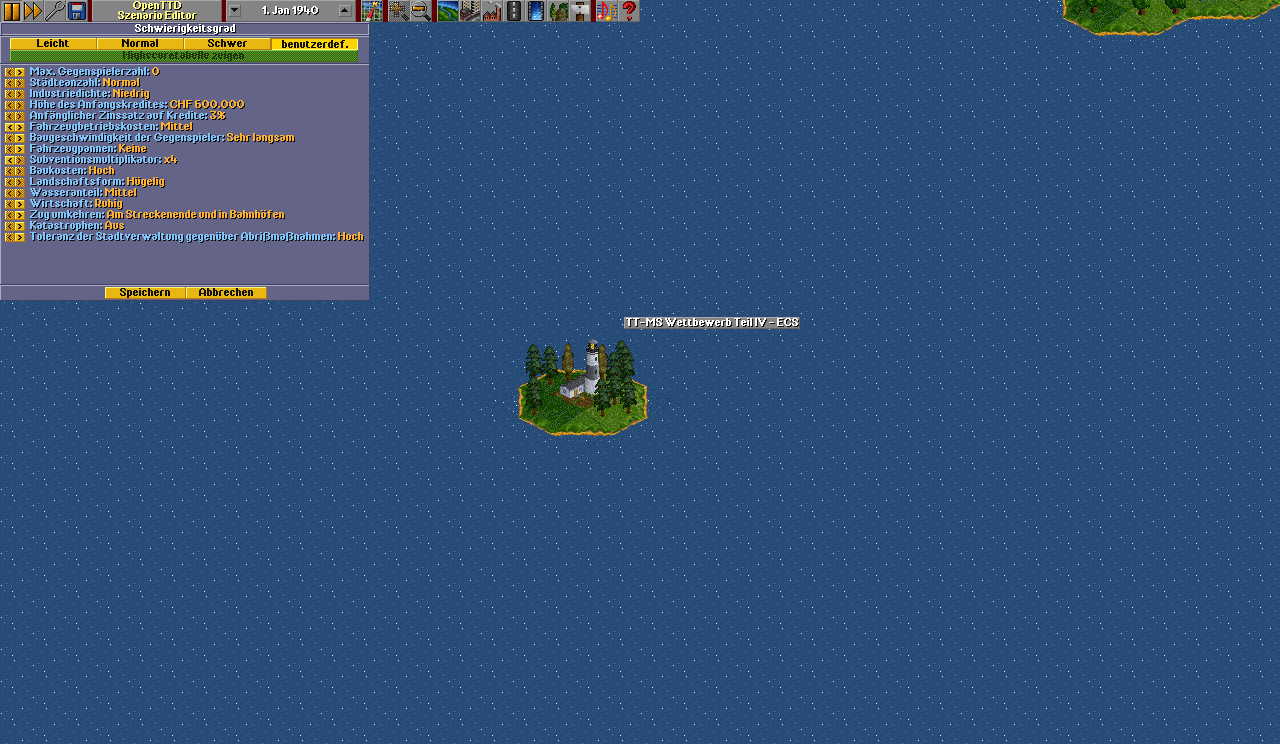Open the floppy disk save menu
This screenshot has width=1280, height=744.
click(77, 11)
